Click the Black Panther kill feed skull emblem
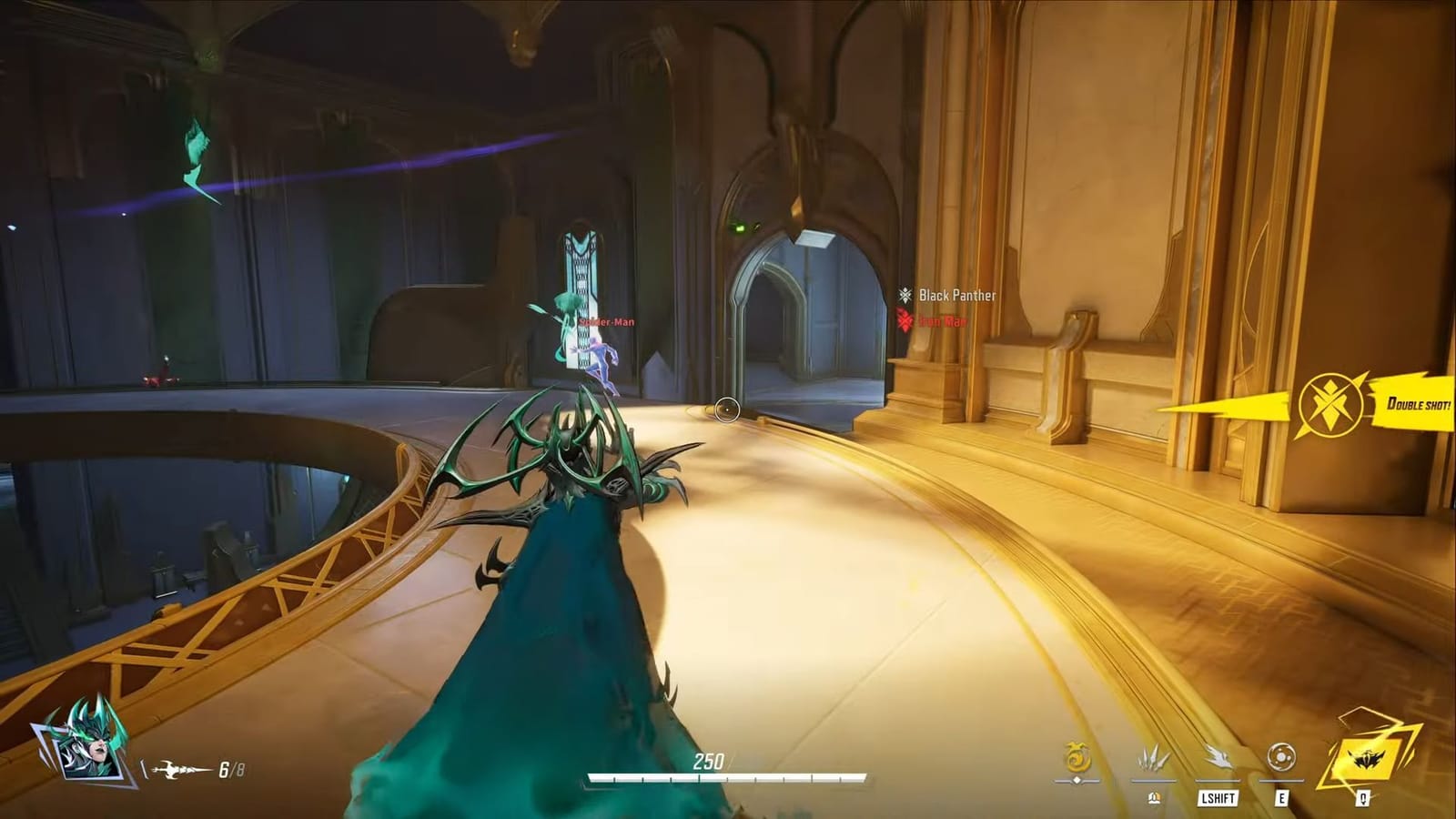The image size is (1456, 819). [905, 295]
